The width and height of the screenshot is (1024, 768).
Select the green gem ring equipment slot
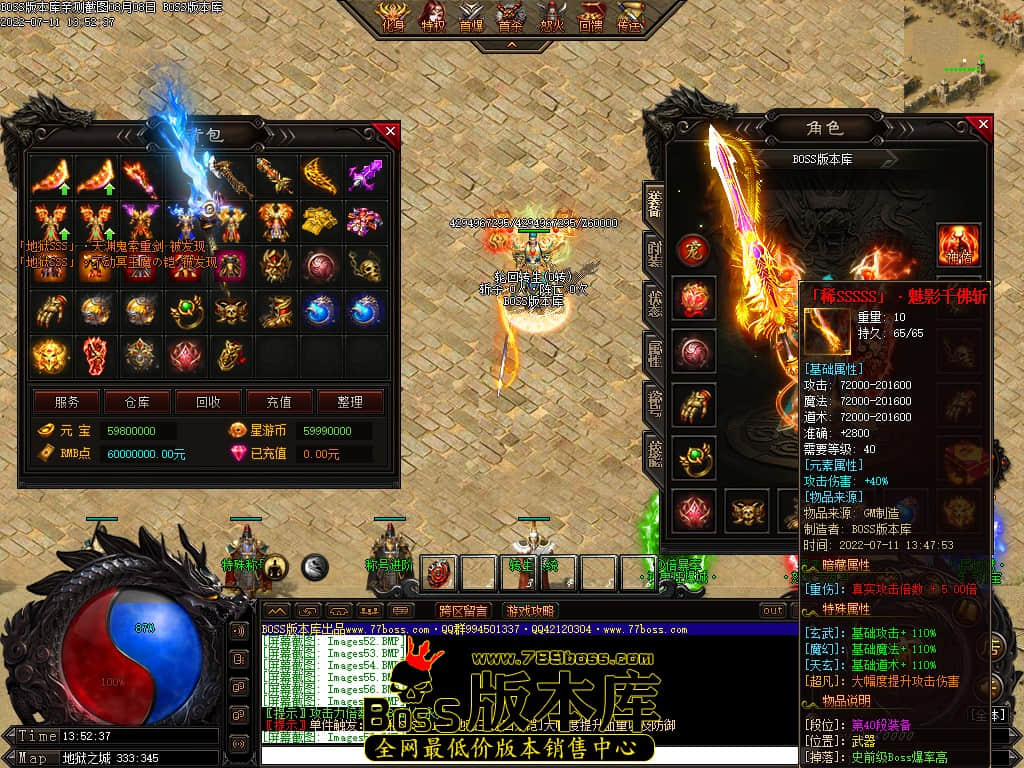(x=692, y=456)
